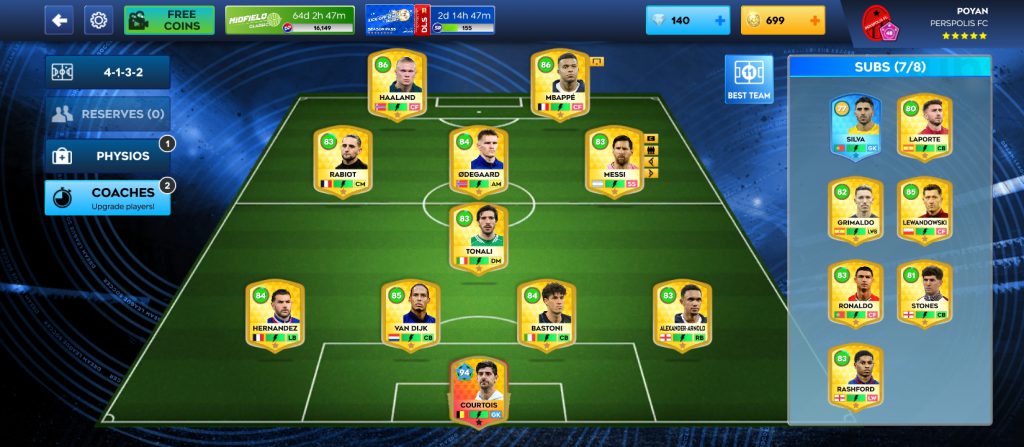This screenshot has height=447, width=1024.
Task: Claim free coins offer
Action: (x=169, y=20)
